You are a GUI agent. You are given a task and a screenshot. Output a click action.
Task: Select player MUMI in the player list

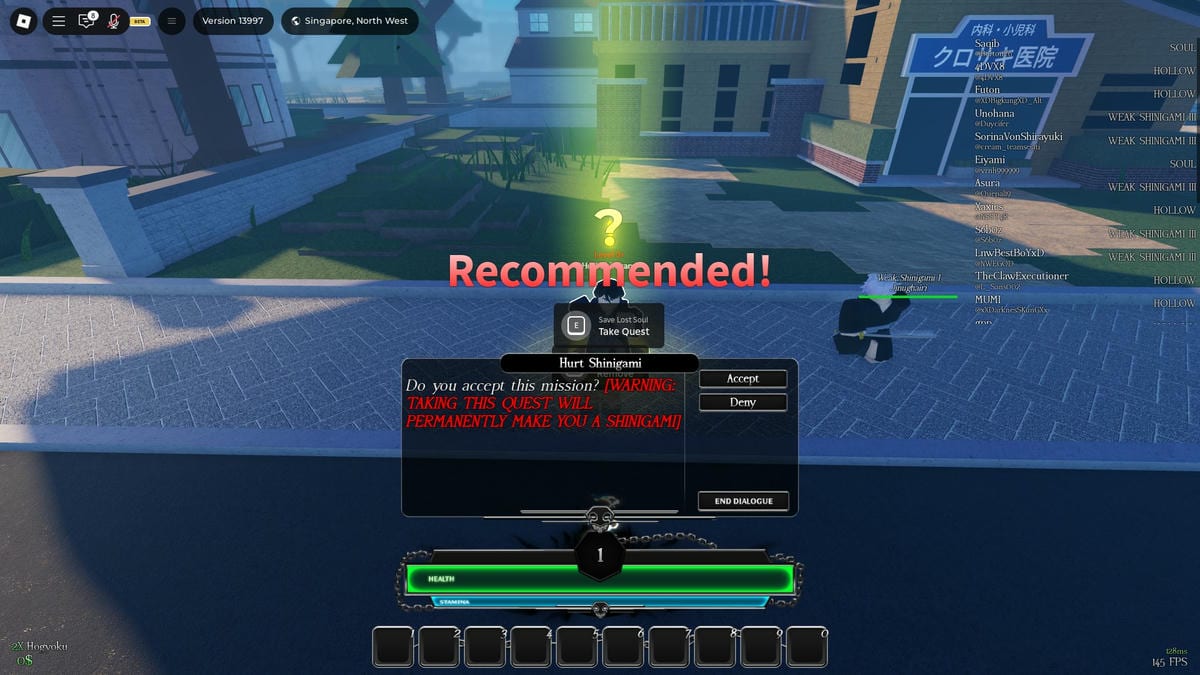pyautogui.click(x=988, y=299)
